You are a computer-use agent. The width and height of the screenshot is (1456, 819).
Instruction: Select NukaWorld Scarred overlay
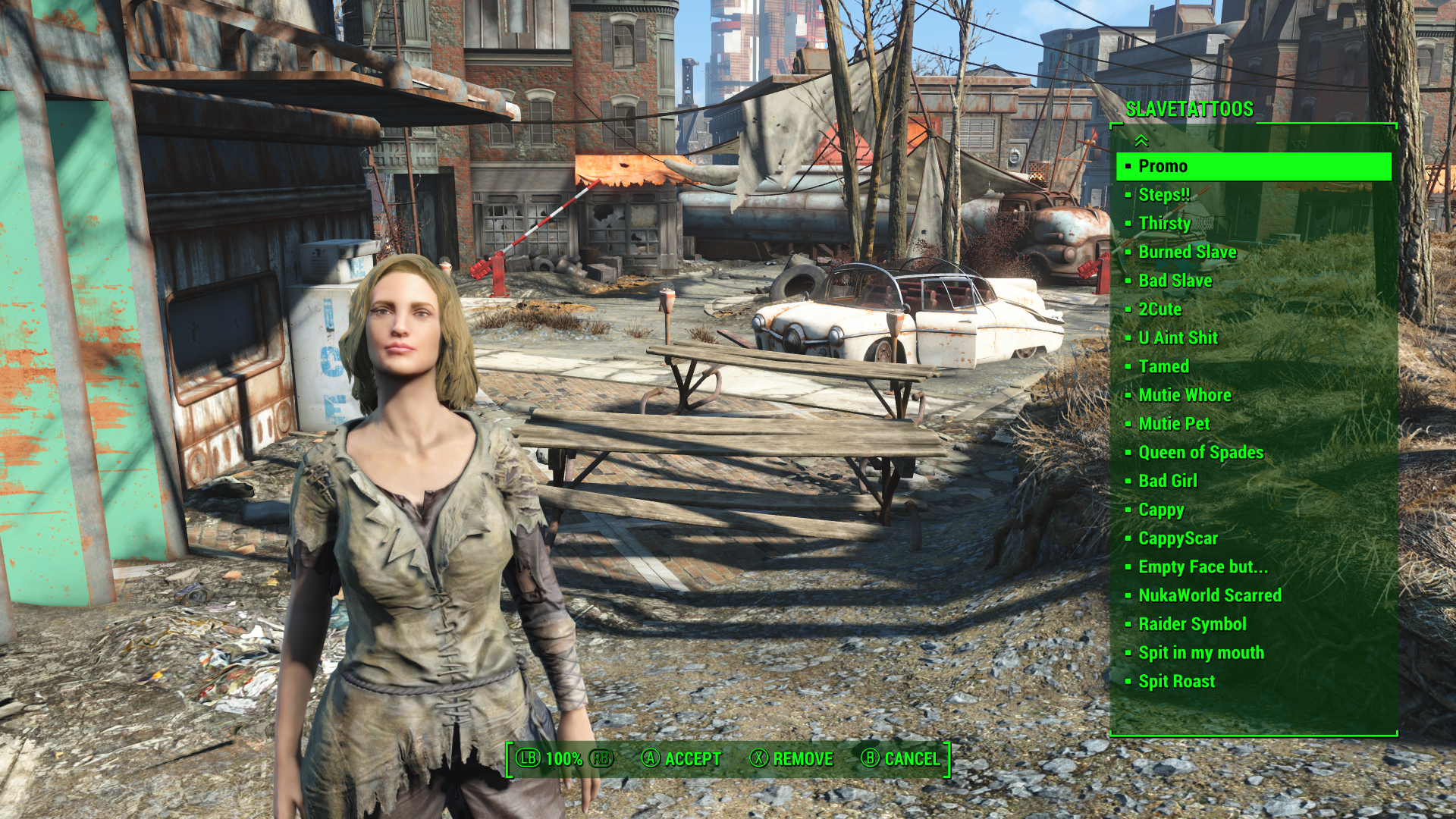(x=1210, y=596)
